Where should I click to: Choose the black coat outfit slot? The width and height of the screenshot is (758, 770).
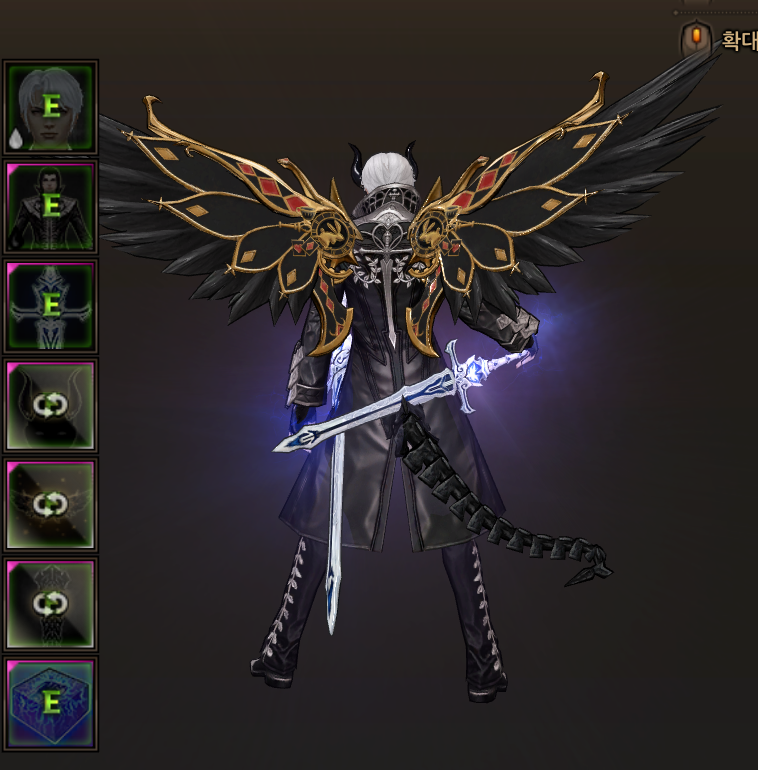coord(51,207)
